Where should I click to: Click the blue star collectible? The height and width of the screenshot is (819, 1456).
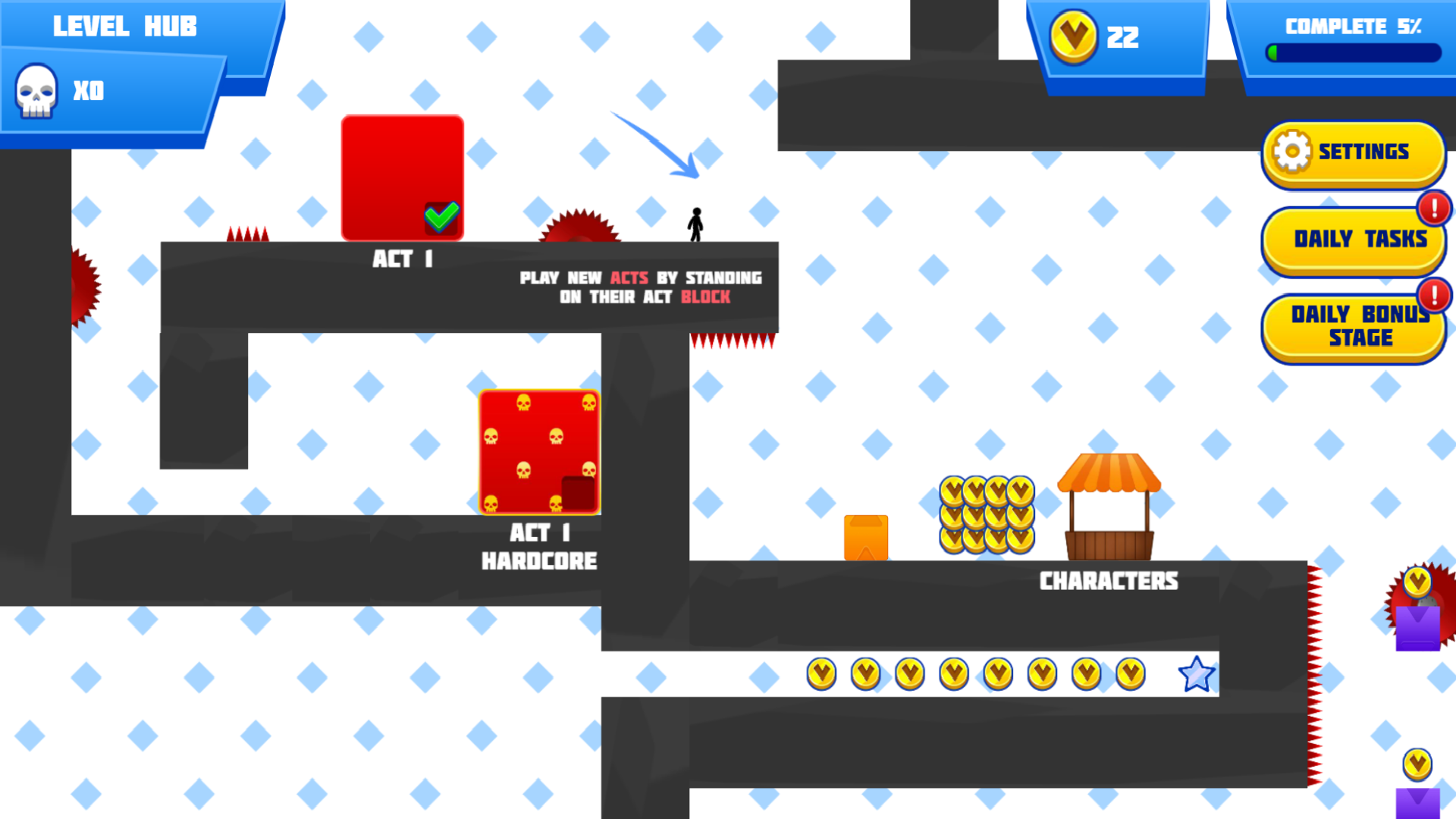point(1195,673)
